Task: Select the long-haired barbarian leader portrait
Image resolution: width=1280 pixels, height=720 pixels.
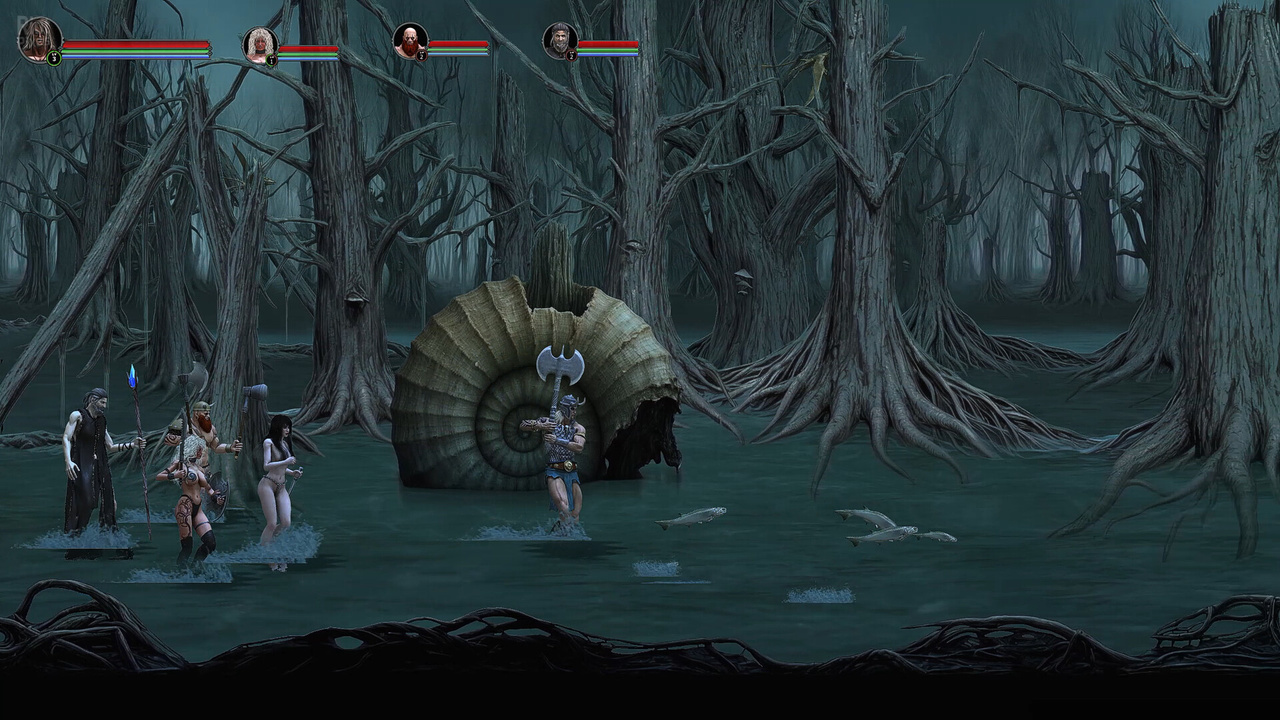Action: 40,40
